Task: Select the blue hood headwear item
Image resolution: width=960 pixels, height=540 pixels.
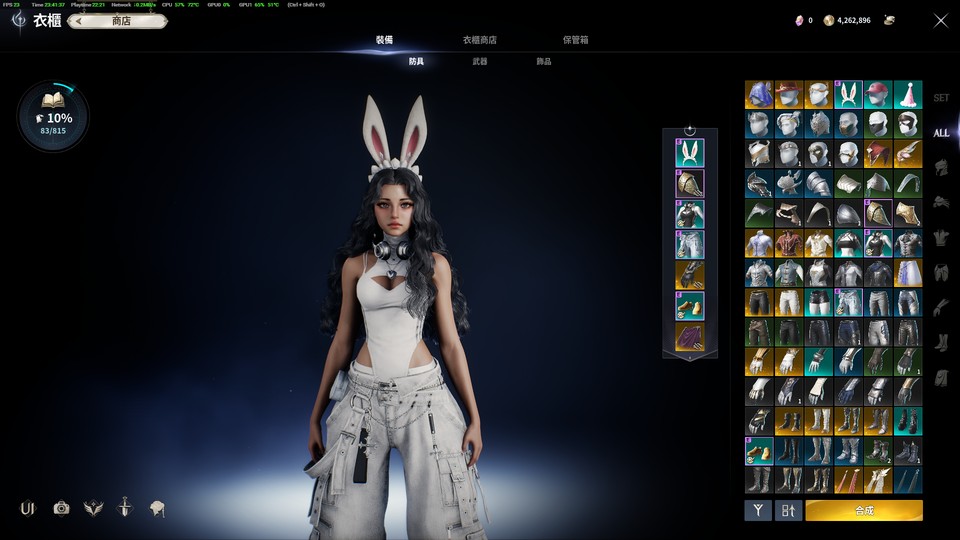Action: click(758, 94)
